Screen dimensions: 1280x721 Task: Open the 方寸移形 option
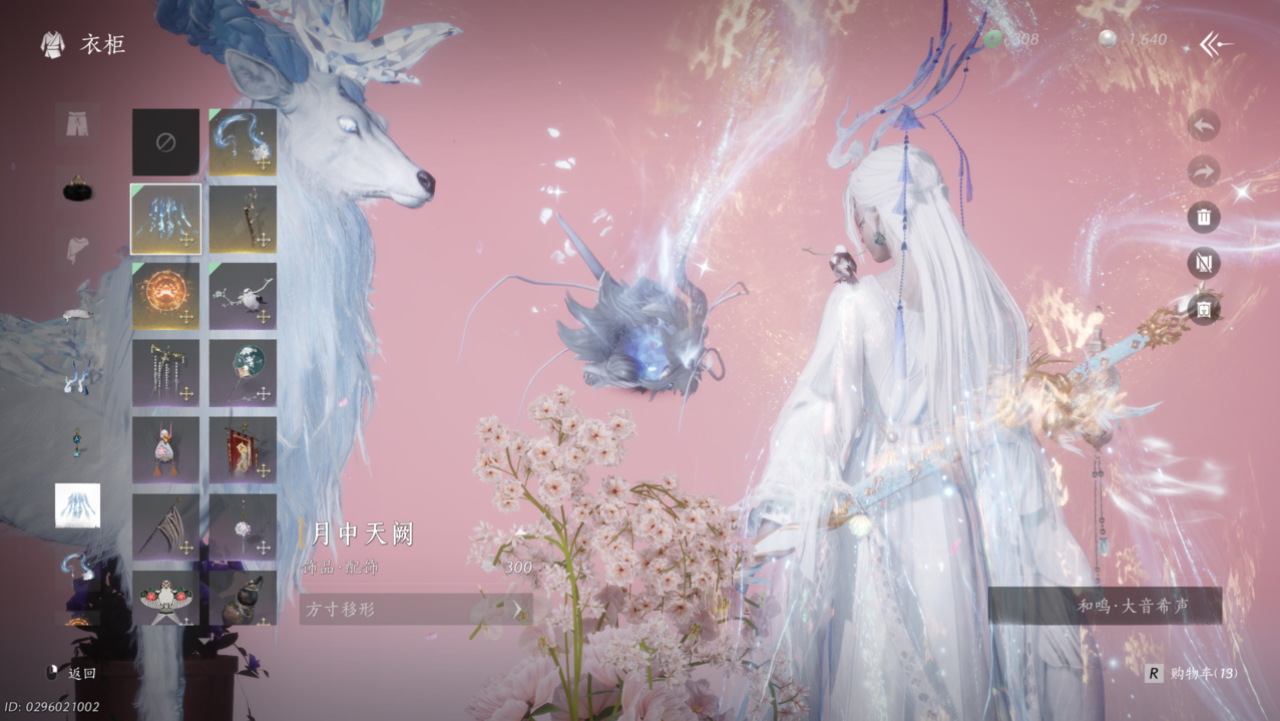(415, 608)
